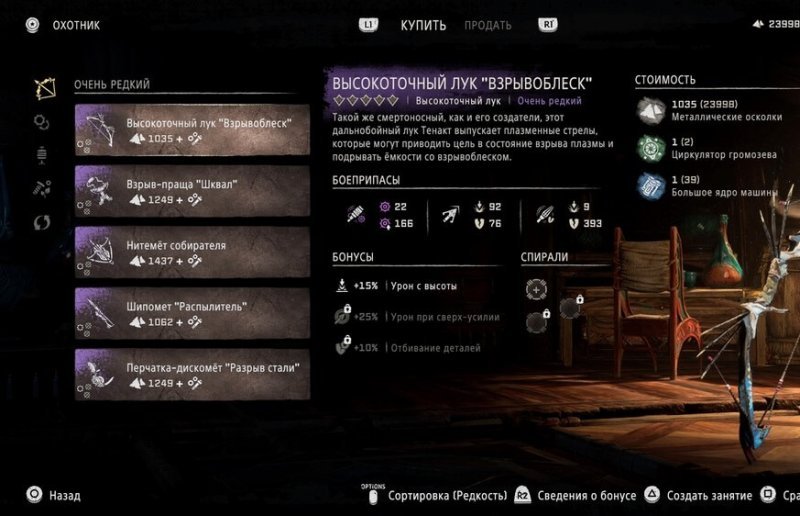Open the resources category icon

click(42, 188)
